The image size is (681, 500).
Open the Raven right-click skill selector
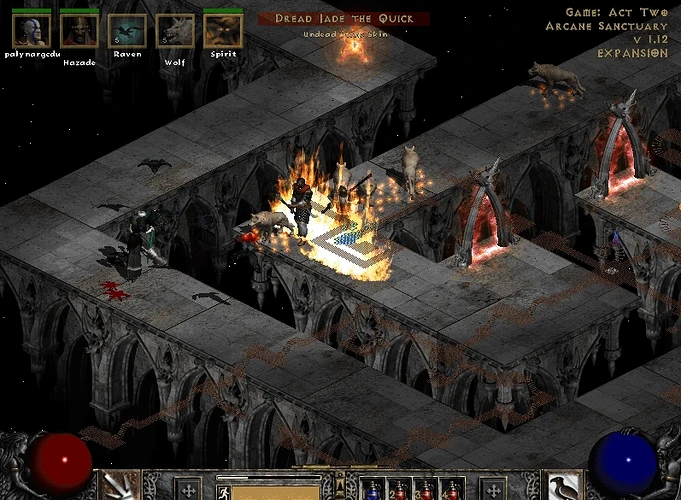562,487
